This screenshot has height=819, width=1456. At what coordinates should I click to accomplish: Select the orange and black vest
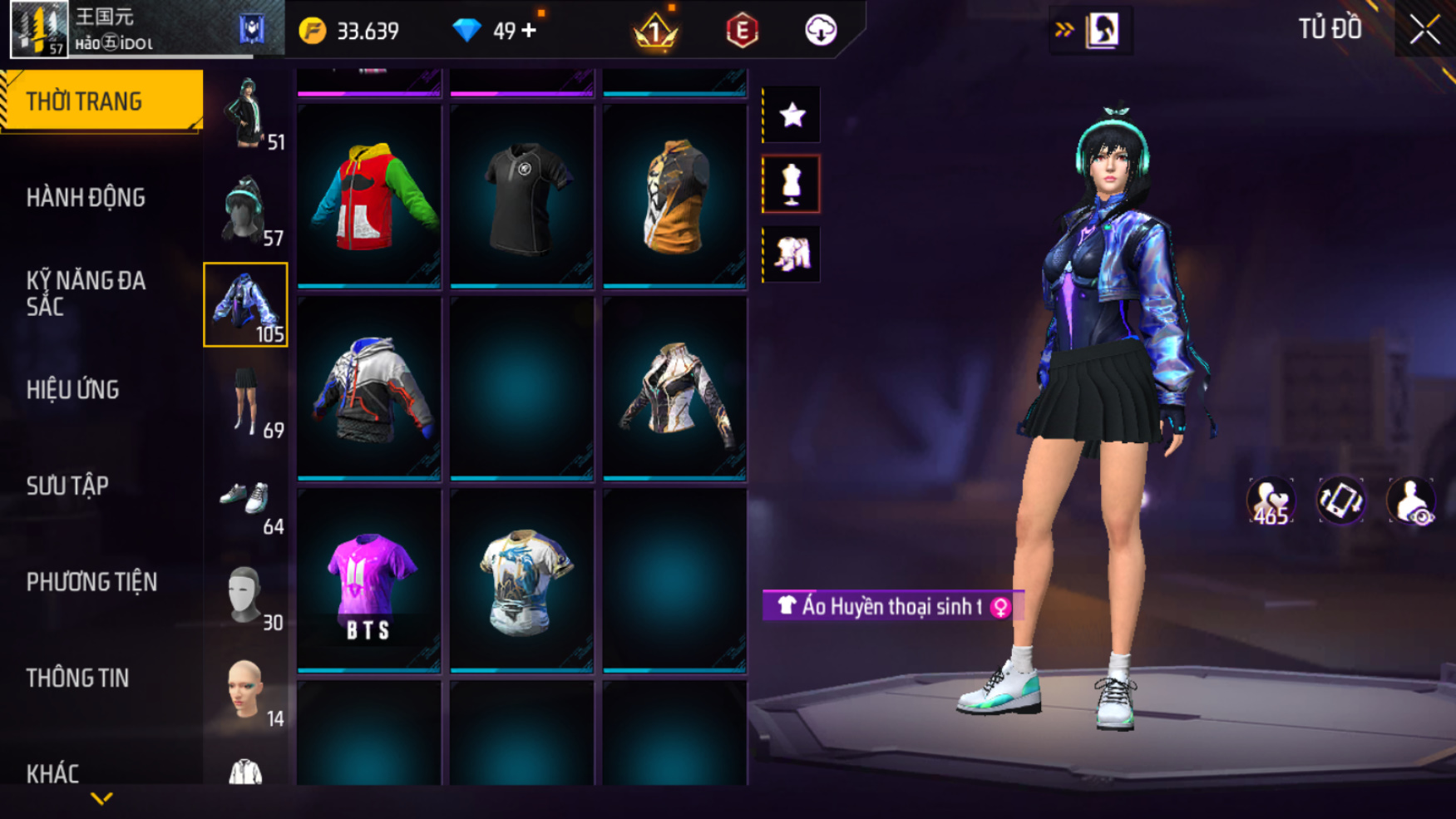(x=674, y=196)
